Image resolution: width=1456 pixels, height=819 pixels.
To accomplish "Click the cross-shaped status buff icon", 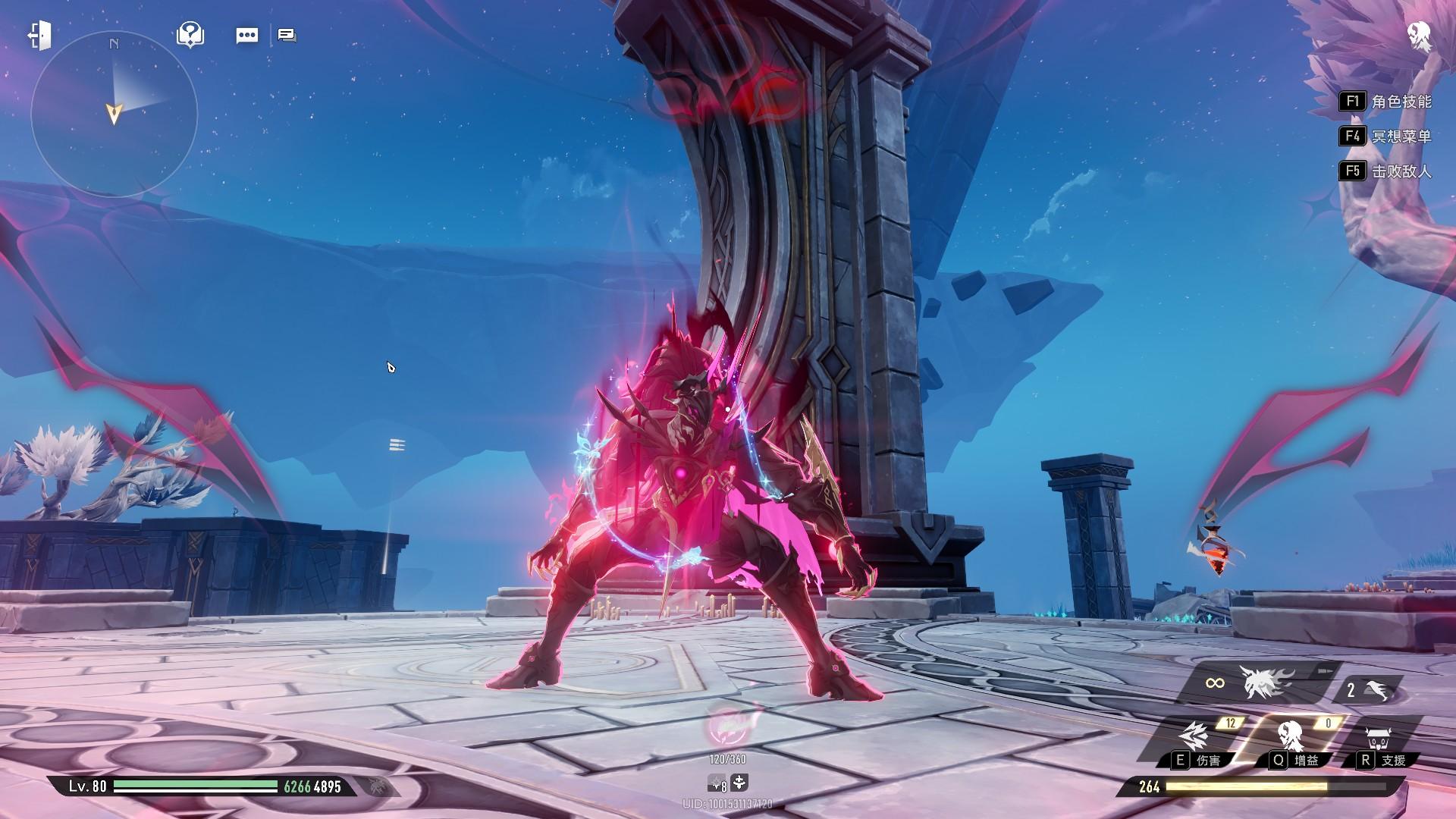I will (x=740, y=783).
